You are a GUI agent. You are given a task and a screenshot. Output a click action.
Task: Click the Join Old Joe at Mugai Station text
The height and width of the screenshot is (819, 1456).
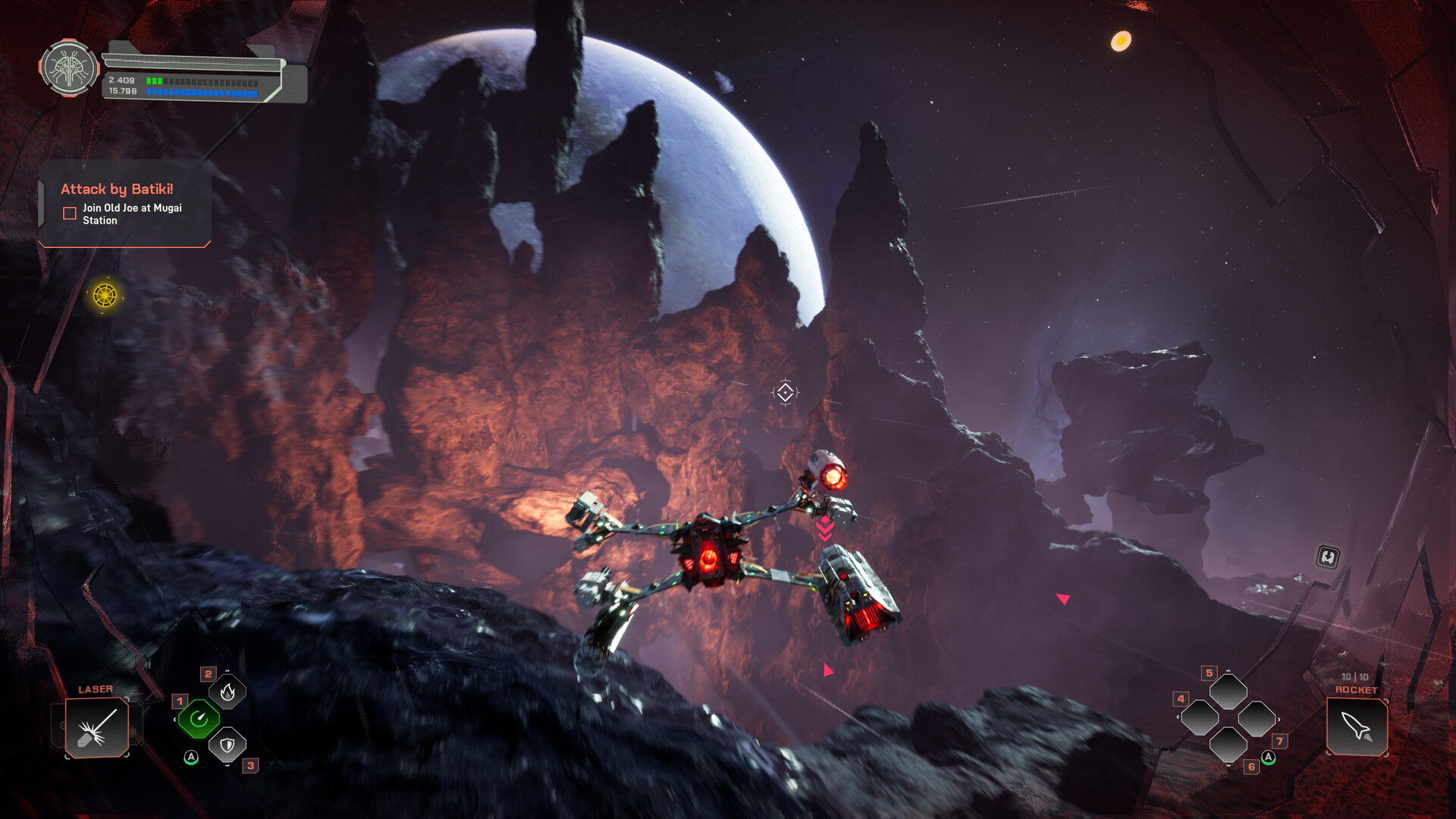coord(130,214)
